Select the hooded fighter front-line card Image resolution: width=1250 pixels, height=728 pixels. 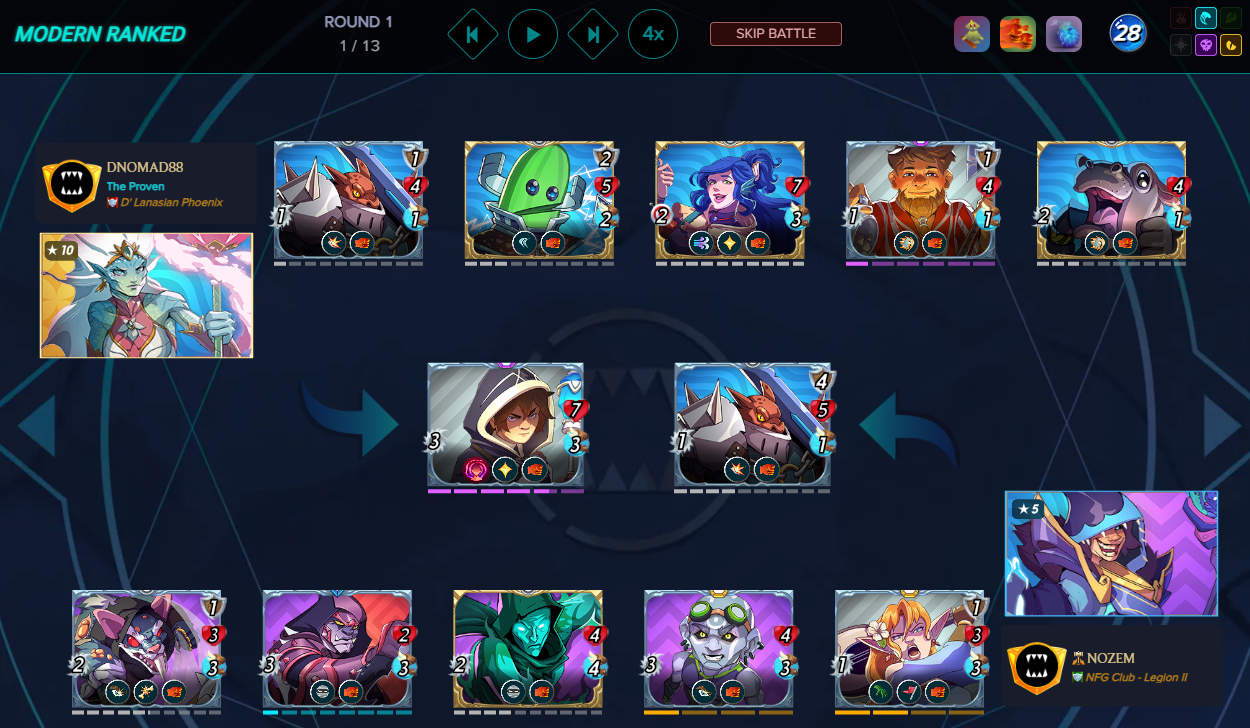506,424
